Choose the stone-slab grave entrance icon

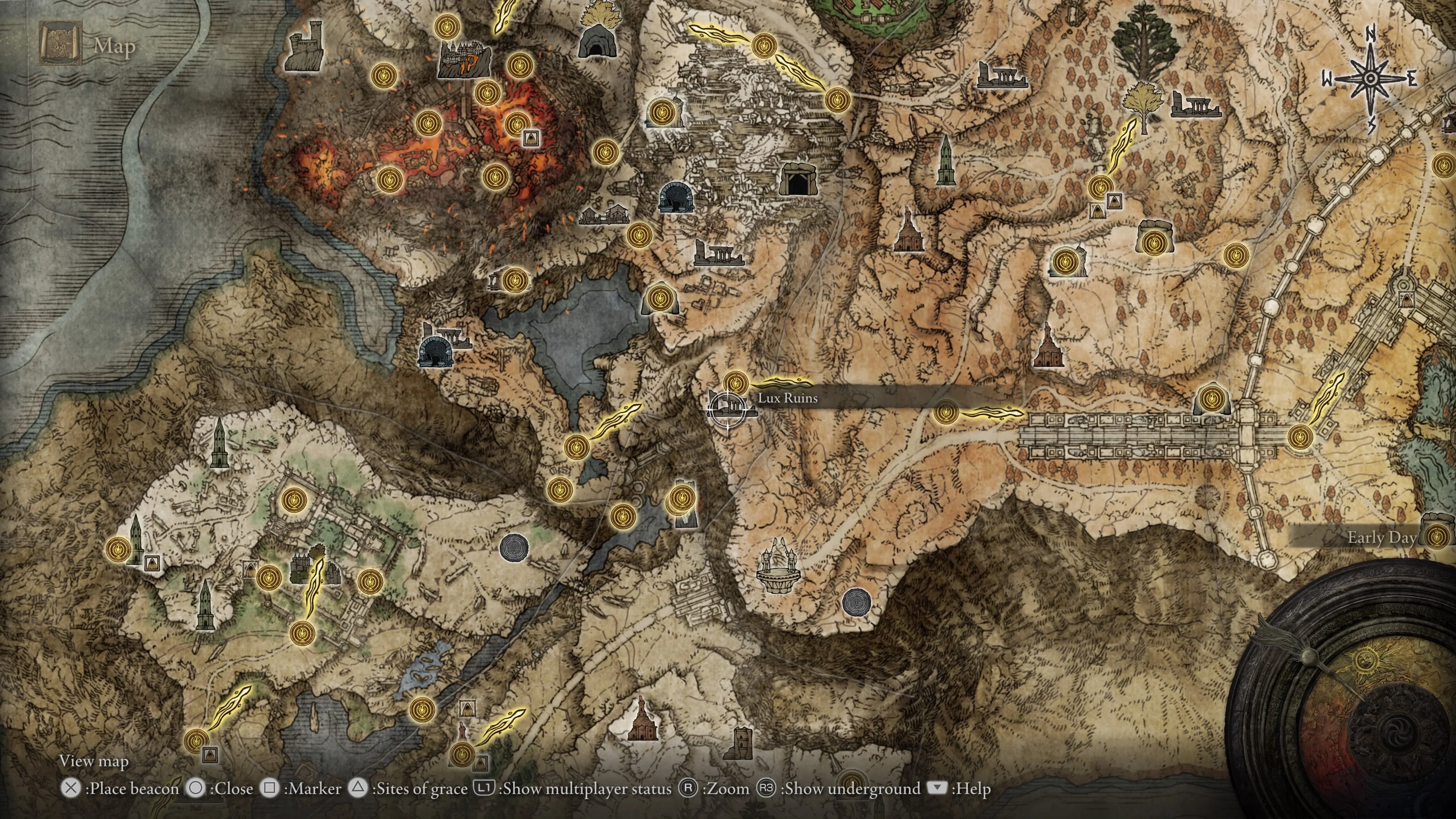click(x=798, y=180)
